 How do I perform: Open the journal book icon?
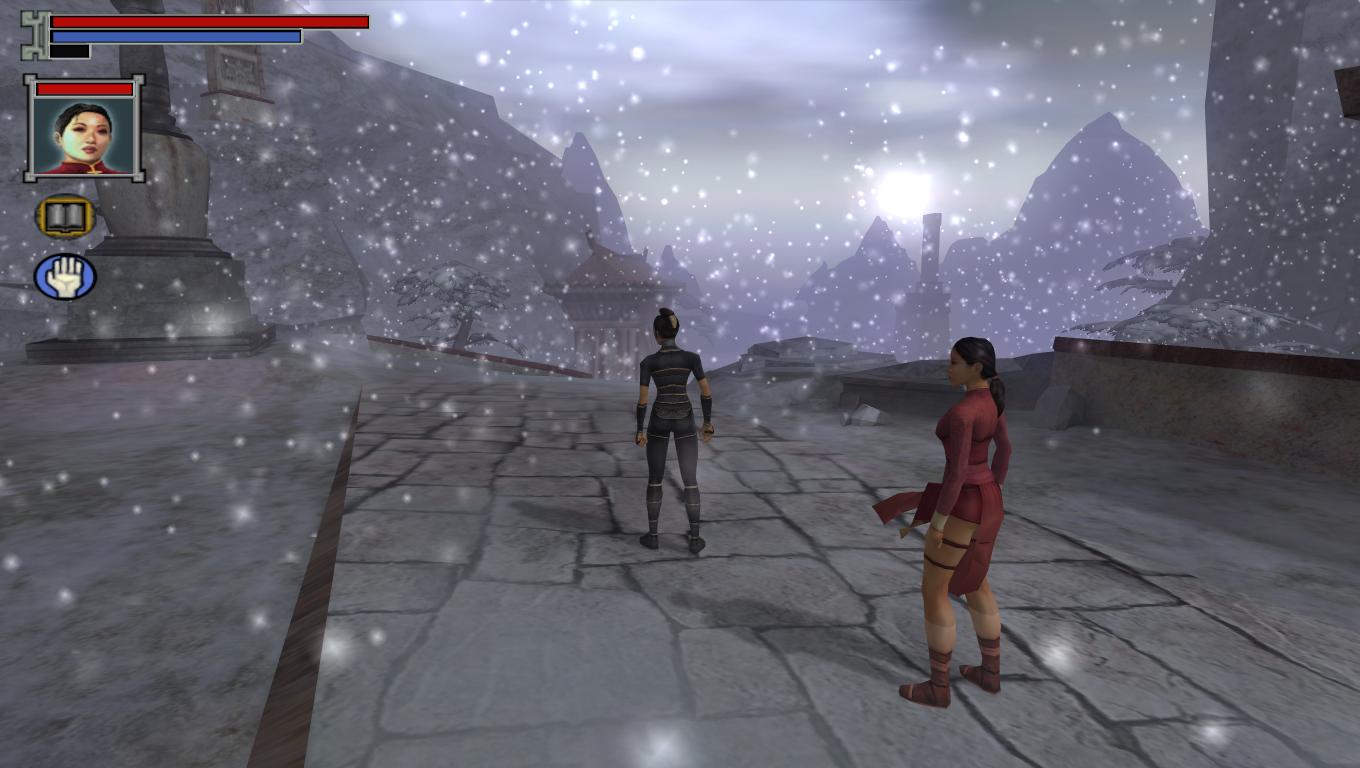(x=65, y=216)
